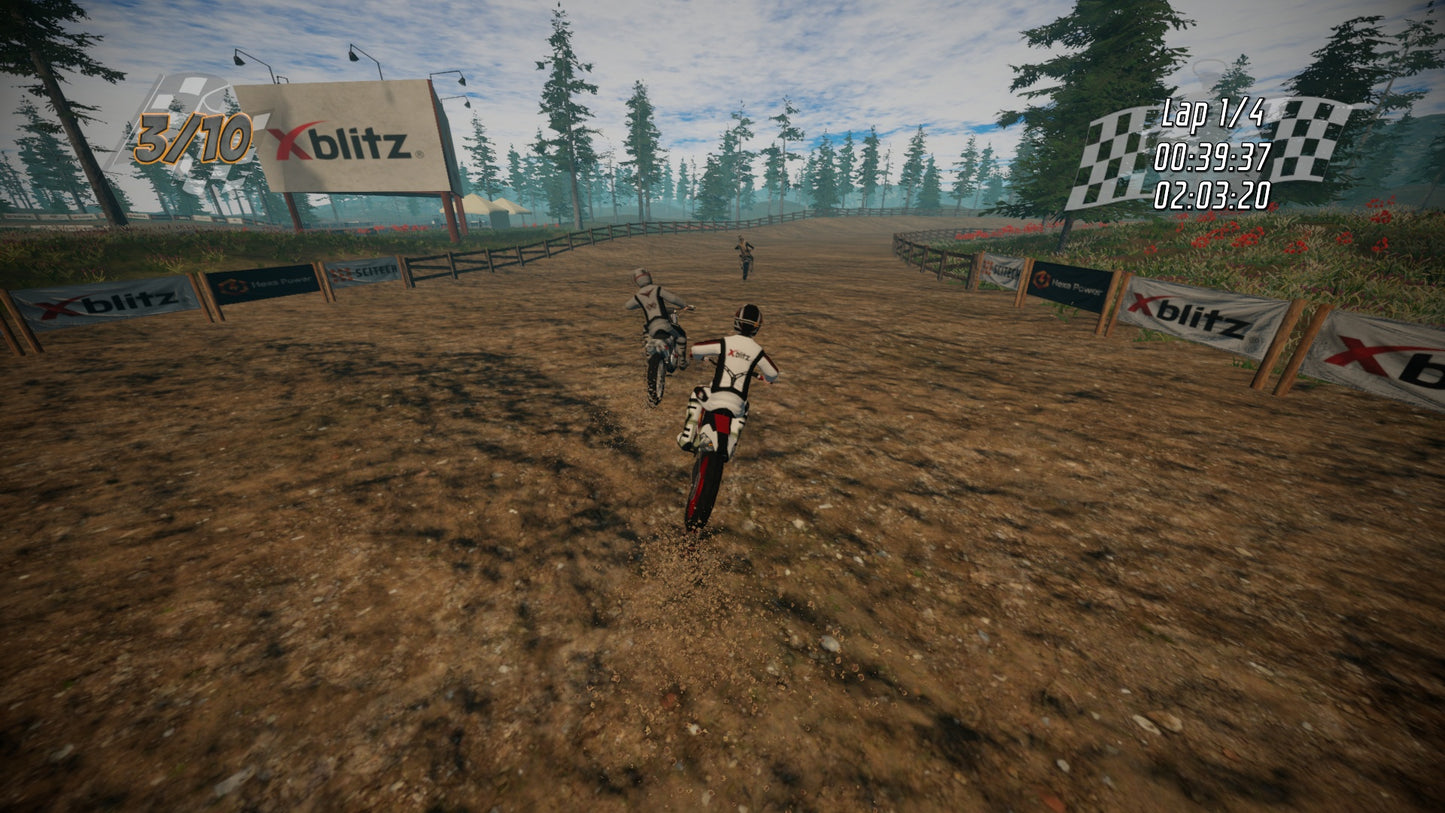Click the right checkered flag on the lap panel
This screenshot has width=1445, height=813.
[1310, 140]
